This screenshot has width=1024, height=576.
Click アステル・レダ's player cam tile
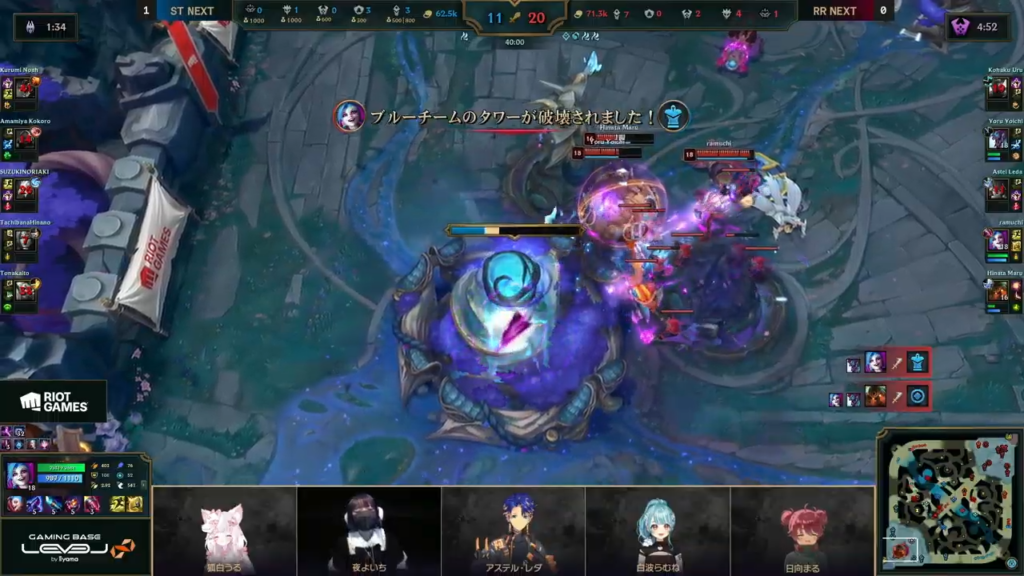513,530
